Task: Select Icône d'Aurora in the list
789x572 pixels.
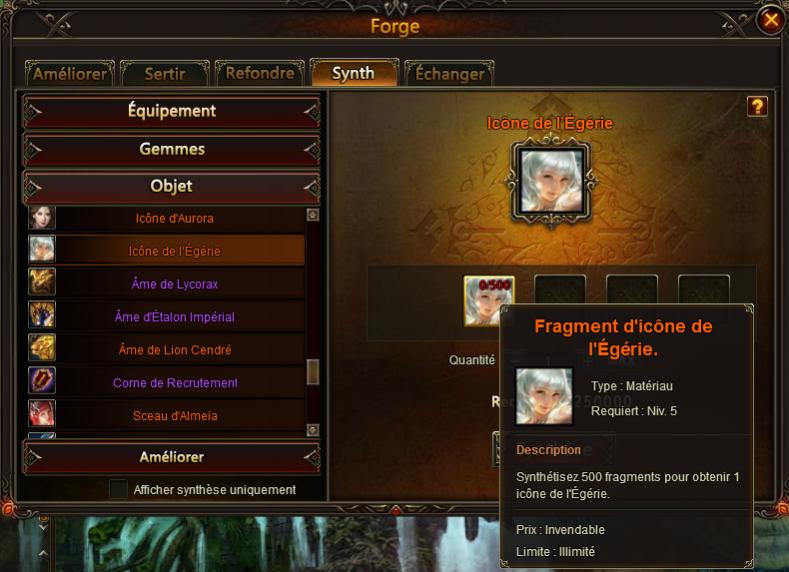Action: tap(174, 218)
